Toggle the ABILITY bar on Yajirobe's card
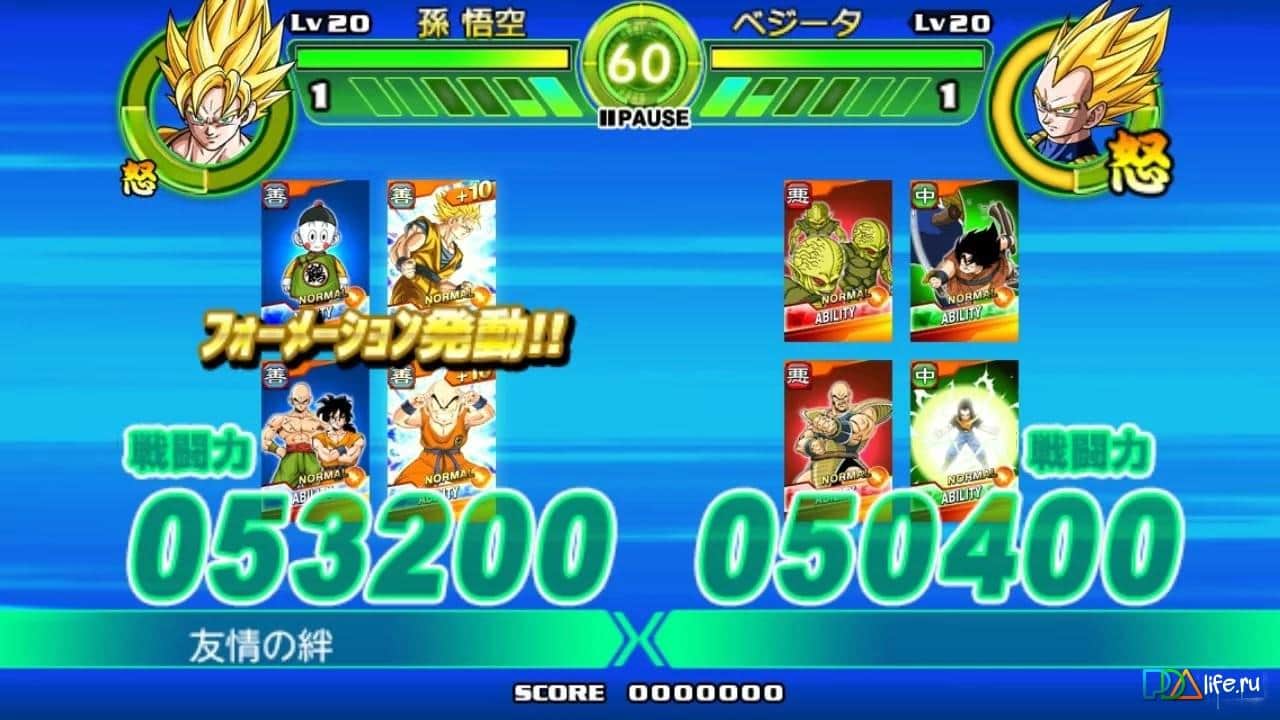 click(x=960, y=315)
